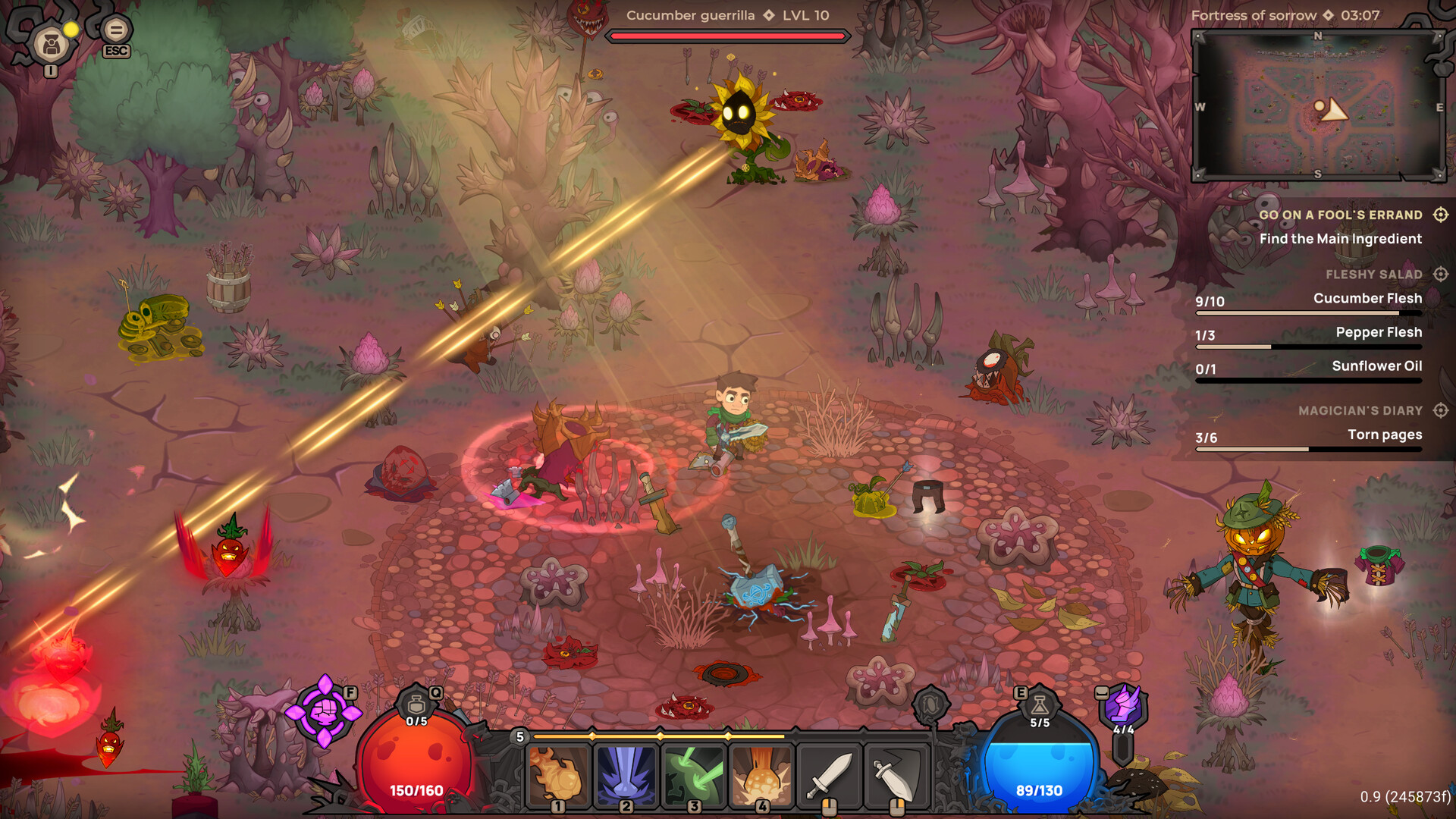Toggle tracking for Magician's Diary quest
Screen dimensions: 1456x819
pos(1440,410)
